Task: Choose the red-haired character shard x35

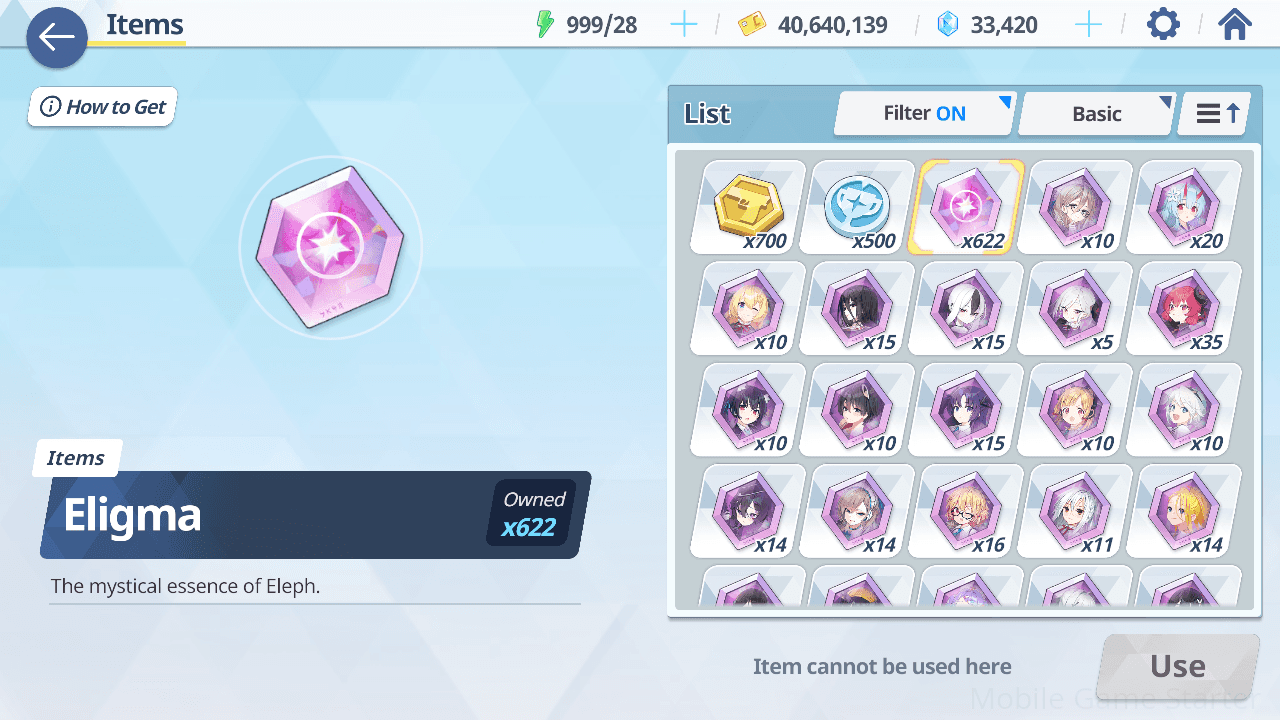Action: click(x=1184, y=308)
